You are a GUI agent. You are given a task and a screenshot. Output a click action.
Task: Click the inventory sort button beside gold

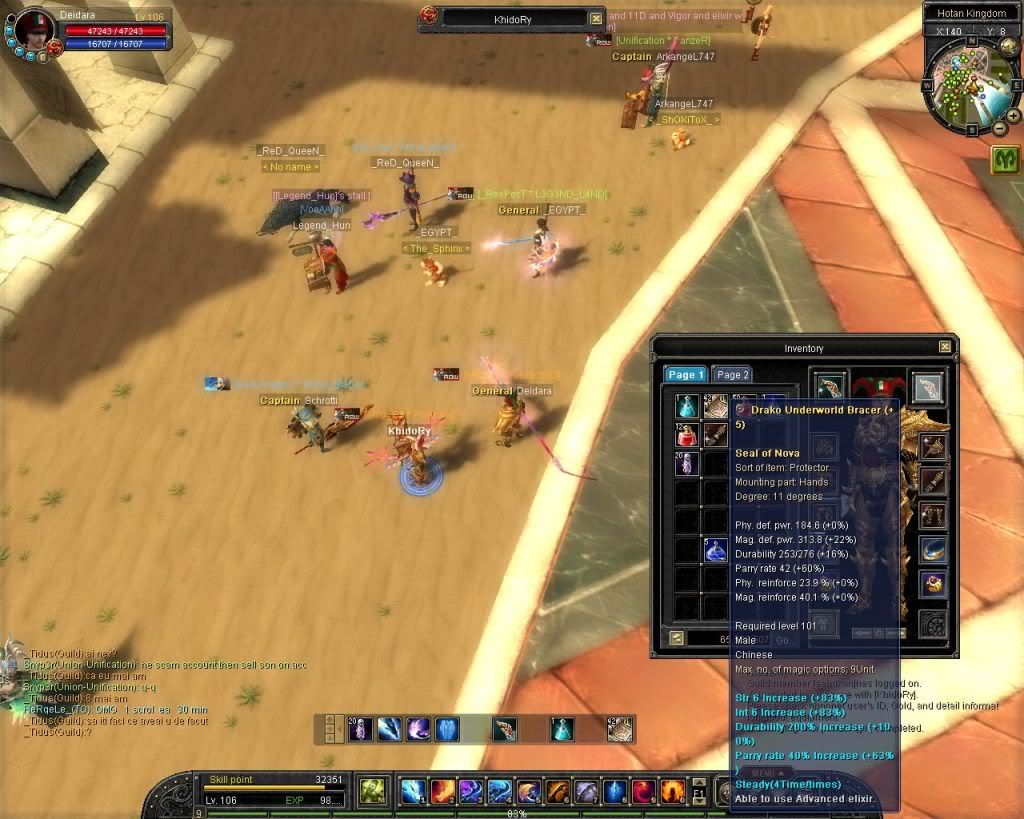[677, 637]
